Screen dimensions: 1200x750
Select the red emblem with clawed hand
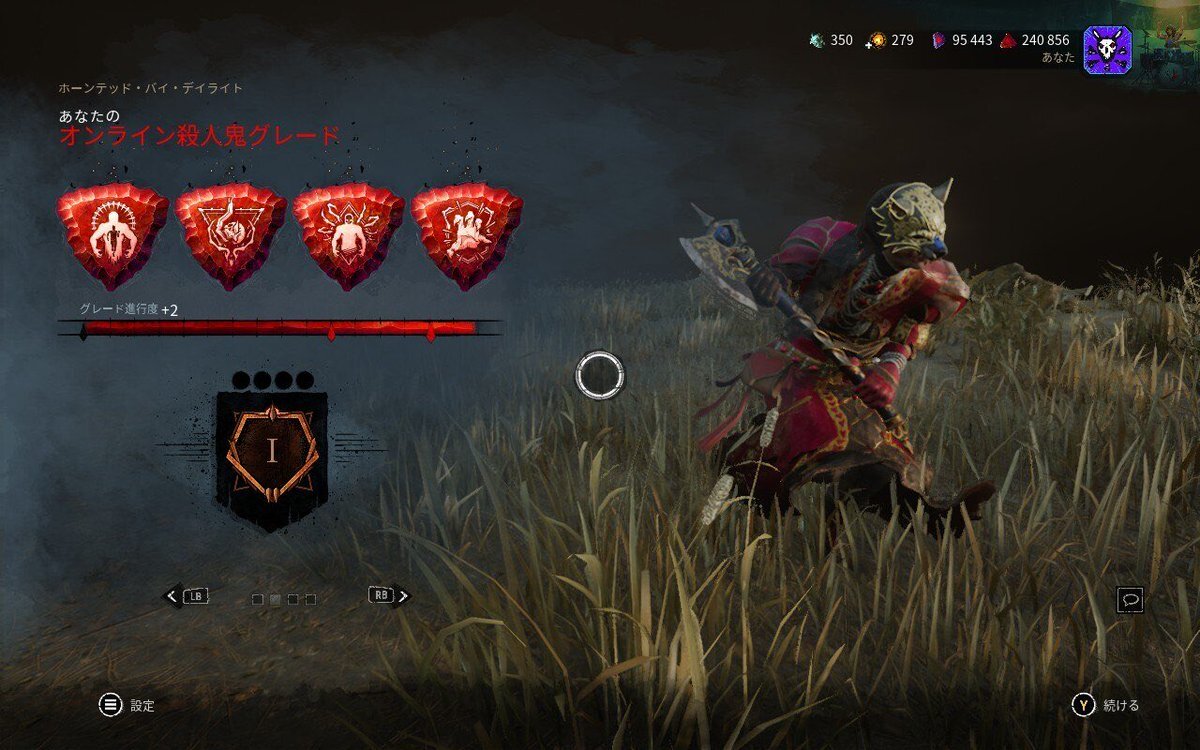coord(466,235)
